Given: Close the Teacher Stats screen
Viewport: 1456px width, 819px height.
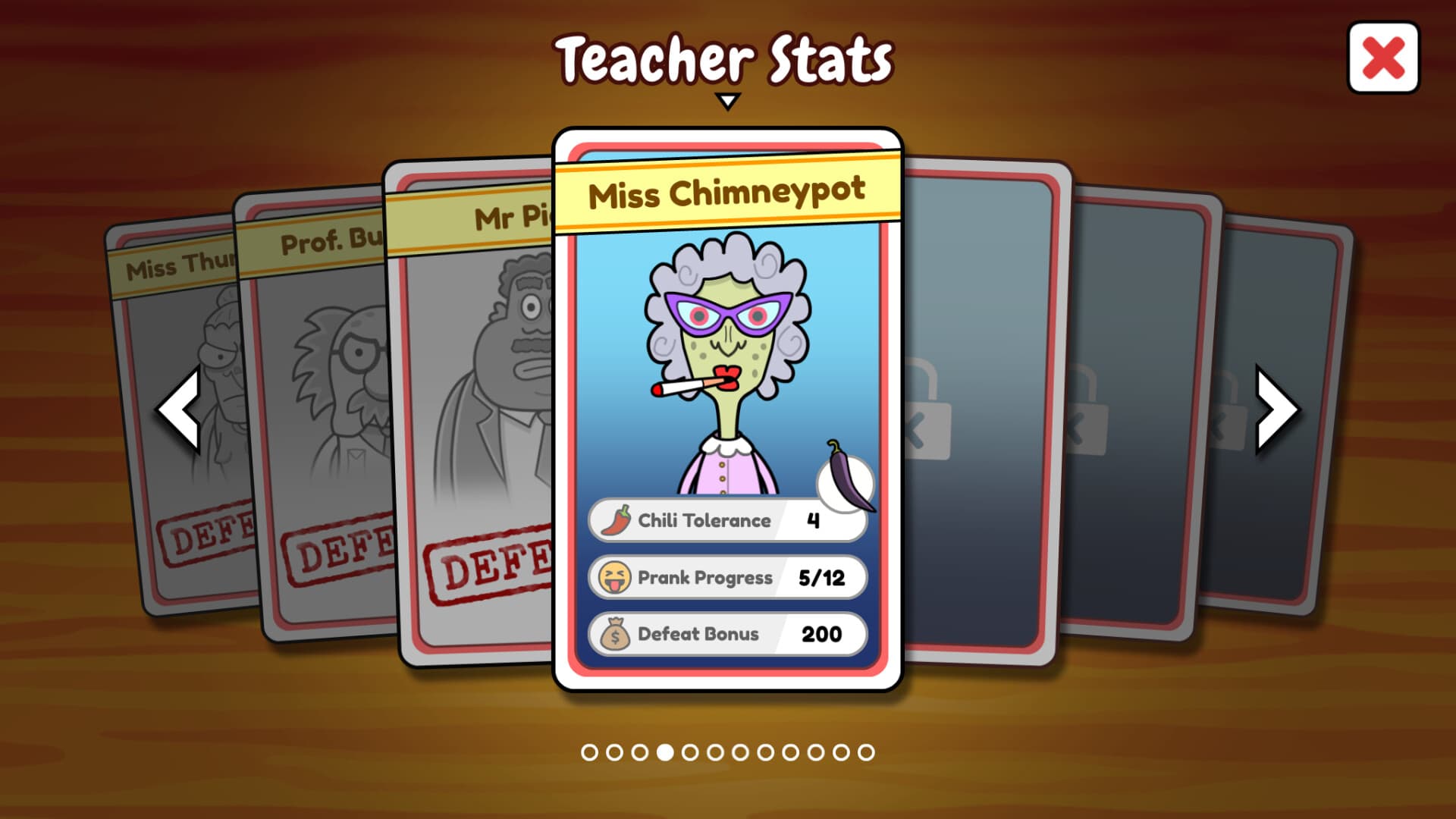Looking at the screenshot, I should tap(1382, 57).
